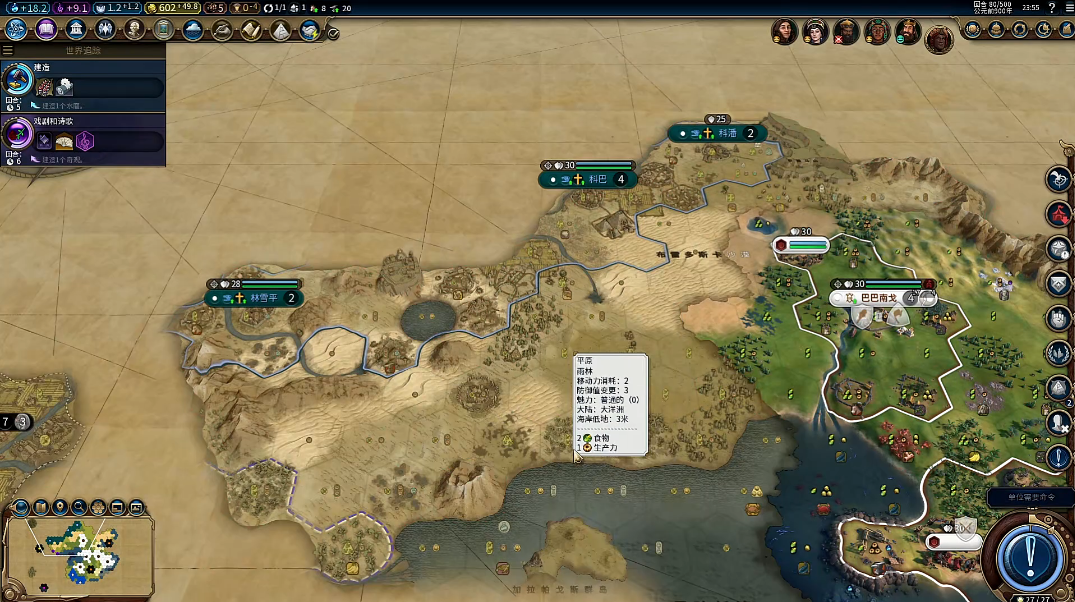Open the map search magnifier button
Image resolution: width=1075 pixels, height=602 pixels.
(x=79, y=507)
